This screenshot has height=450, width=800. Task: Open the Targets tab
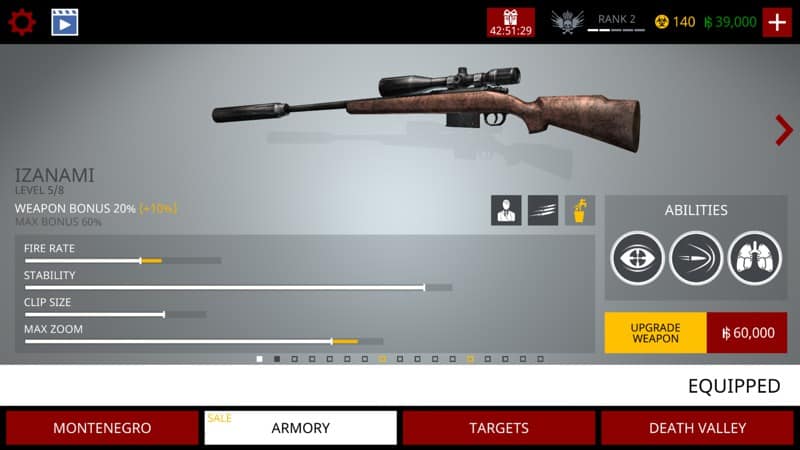click(x=499, y=428)
